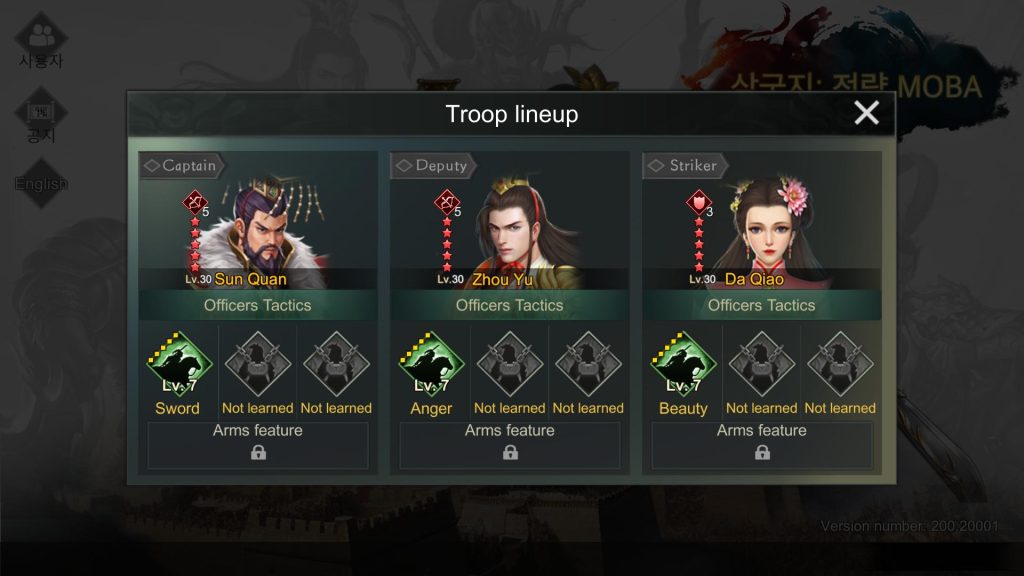Screen dimensions: 1024x576
Task: Close the Troop lineup window
Action: click(866, 113)
